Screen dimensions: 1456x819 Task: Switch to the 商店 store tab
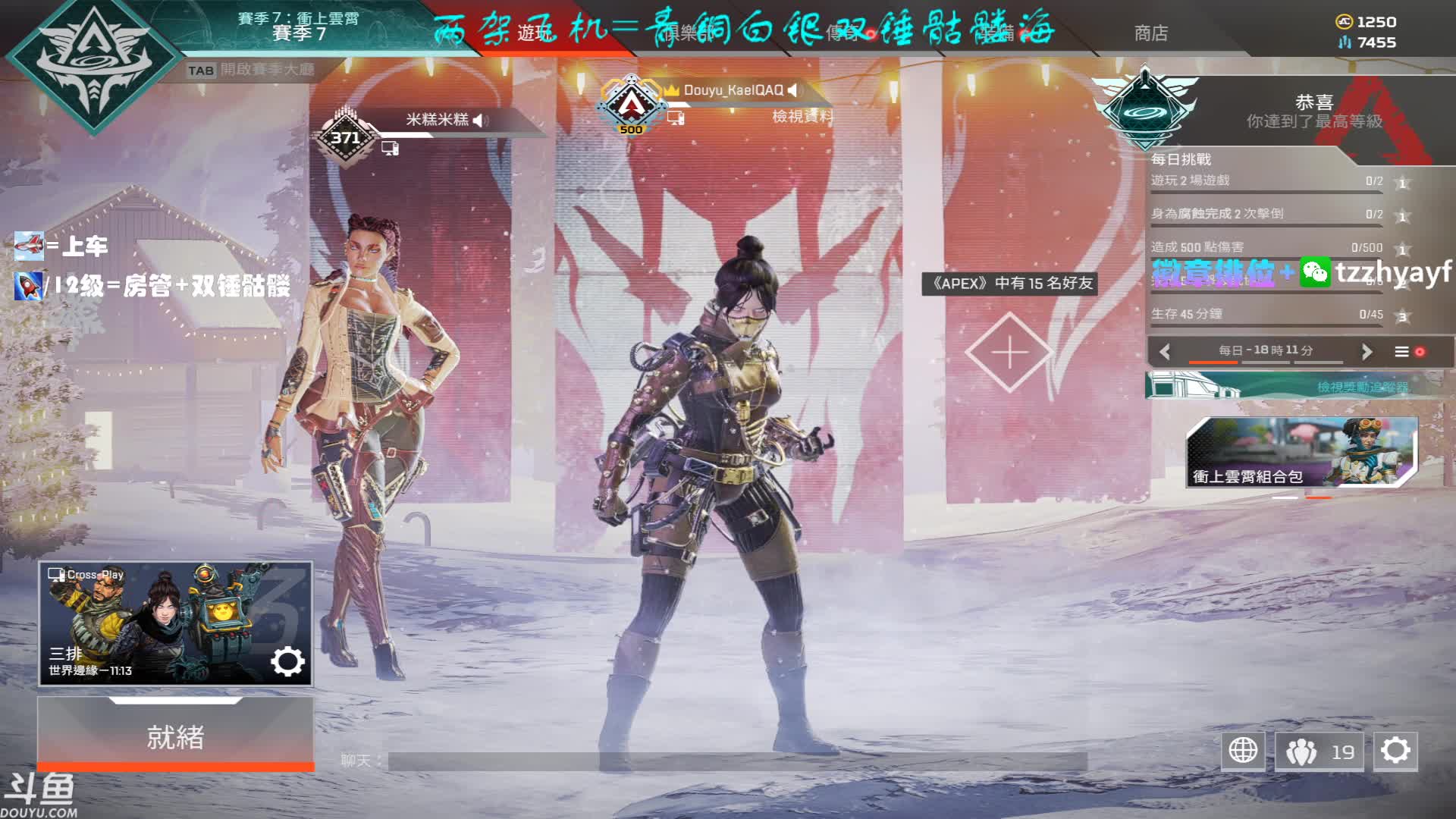coord(1150,33)
